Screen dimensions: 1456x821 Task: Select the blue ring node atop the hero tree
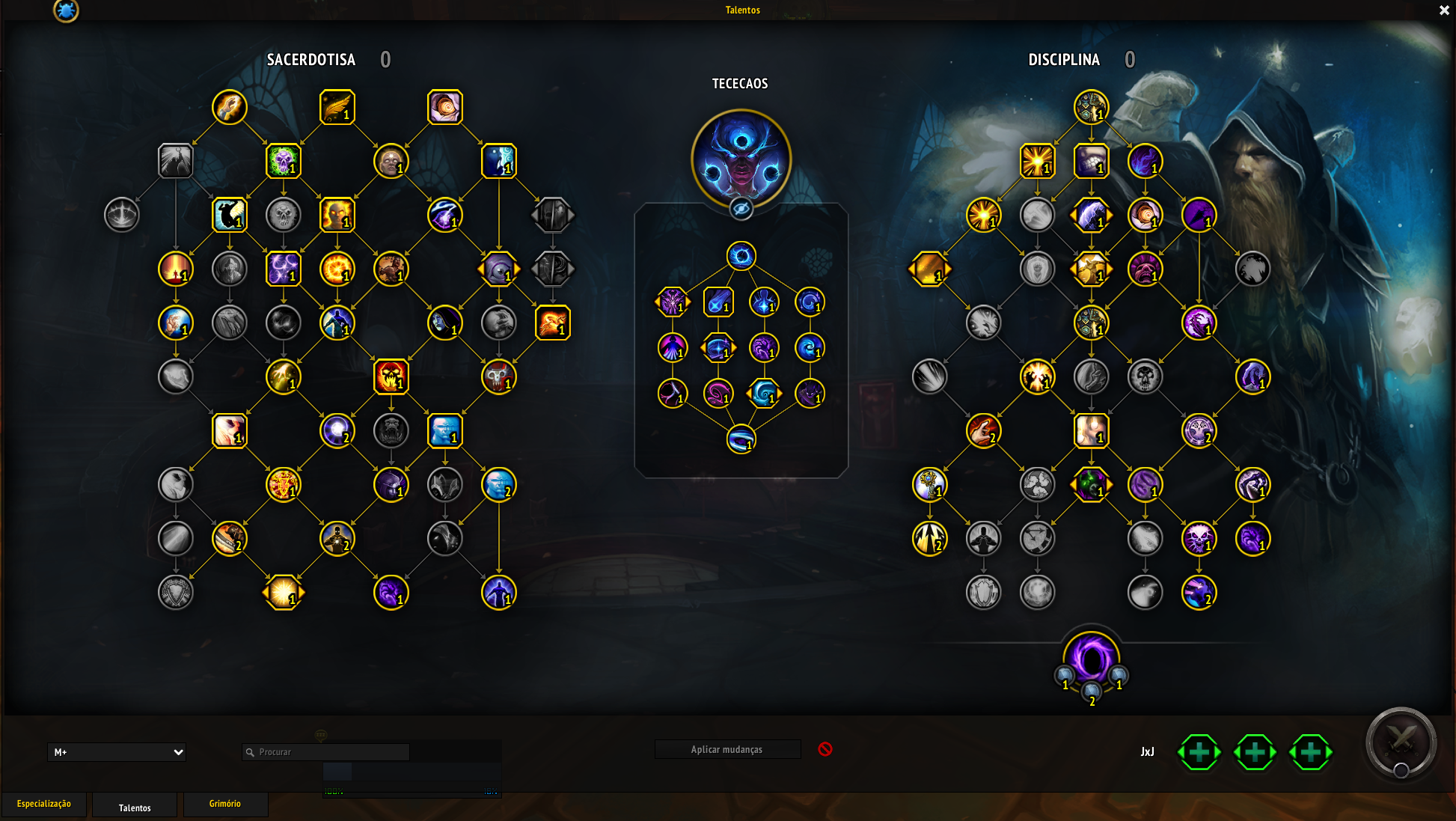coord(741,256)
